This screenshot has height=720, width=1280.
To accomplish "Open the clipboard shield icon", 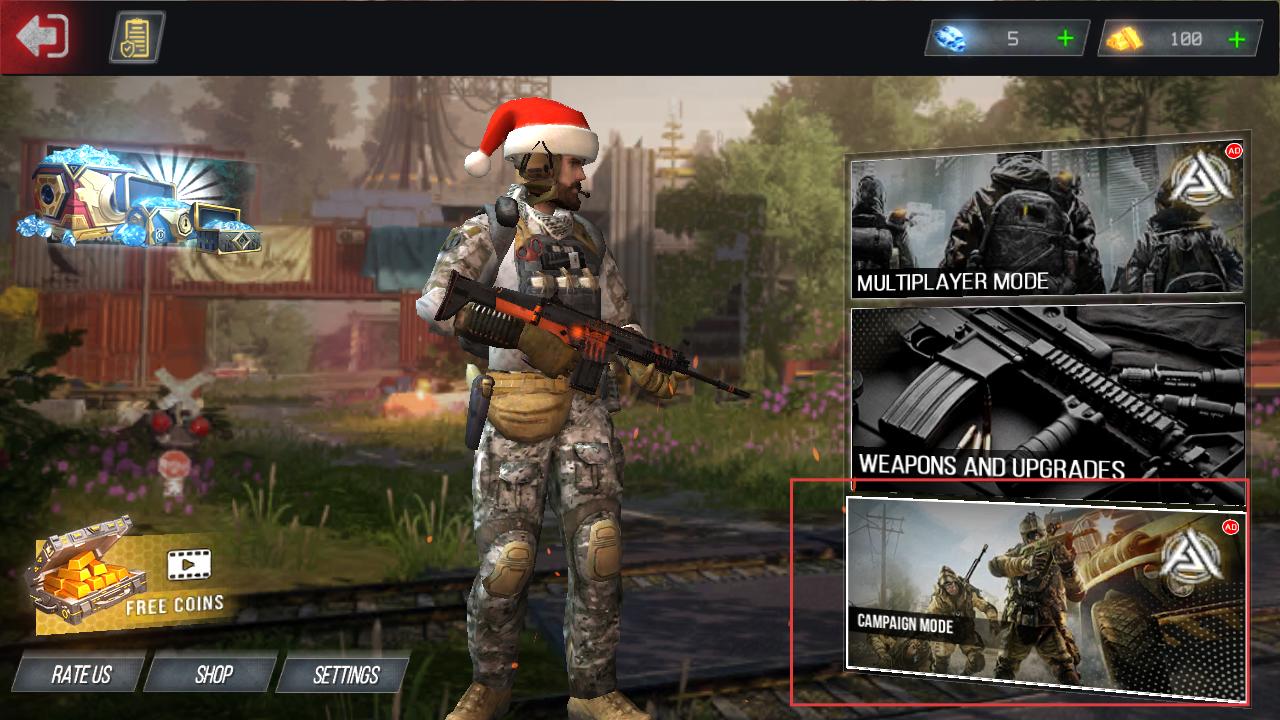I will (x=137, y=37).
